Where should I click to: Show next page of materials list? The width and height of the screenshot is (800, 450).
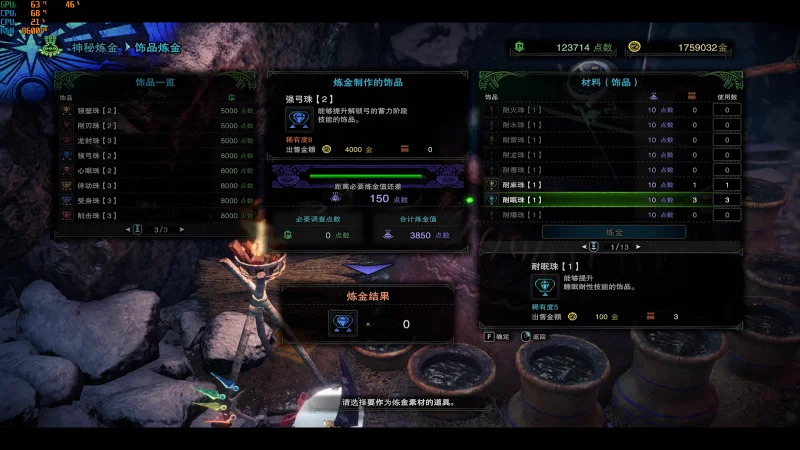tap(640, 247)
